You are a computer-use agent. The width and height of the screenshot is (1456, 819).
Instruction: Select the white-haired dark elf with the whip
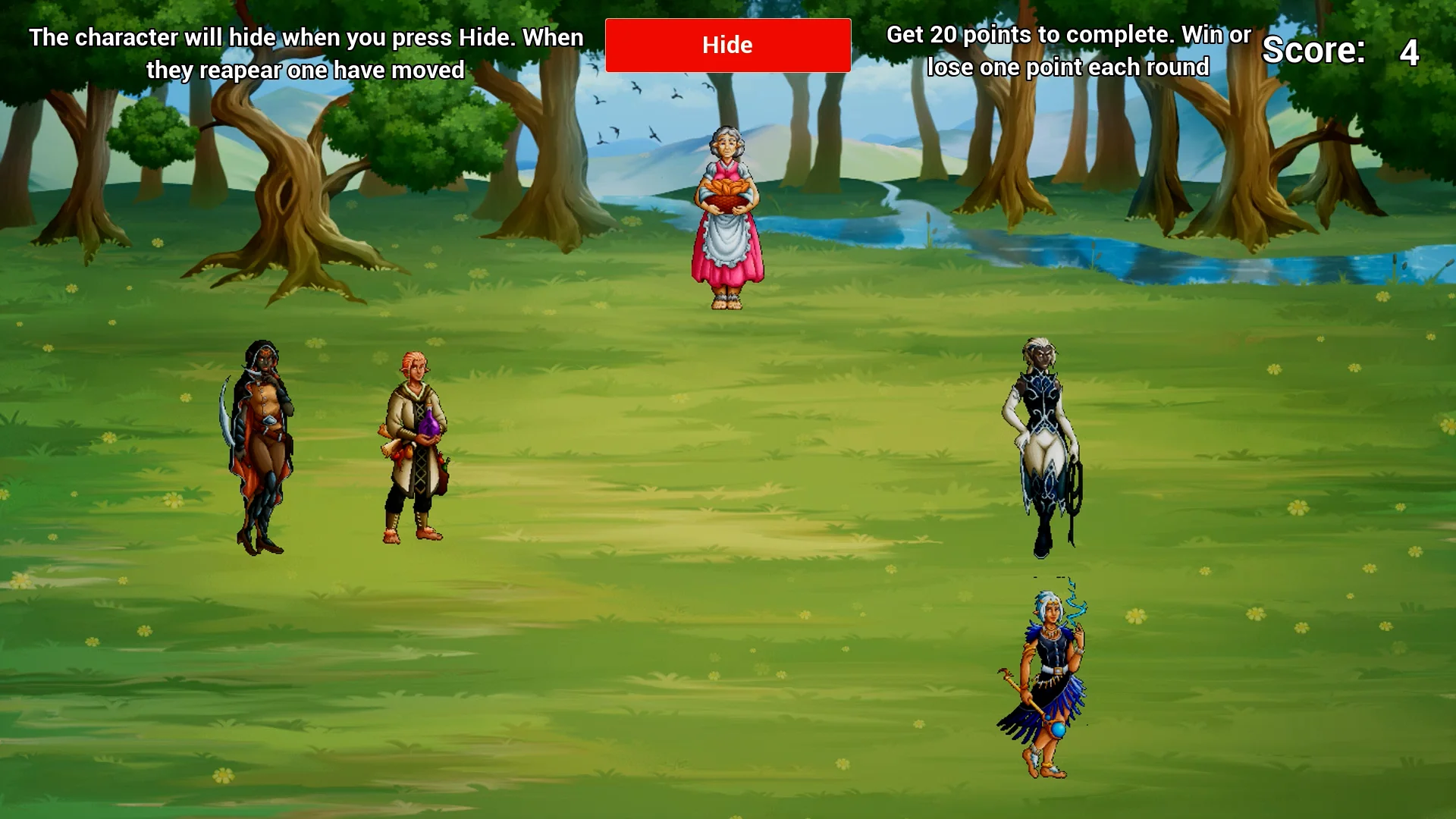(1043, 447)
